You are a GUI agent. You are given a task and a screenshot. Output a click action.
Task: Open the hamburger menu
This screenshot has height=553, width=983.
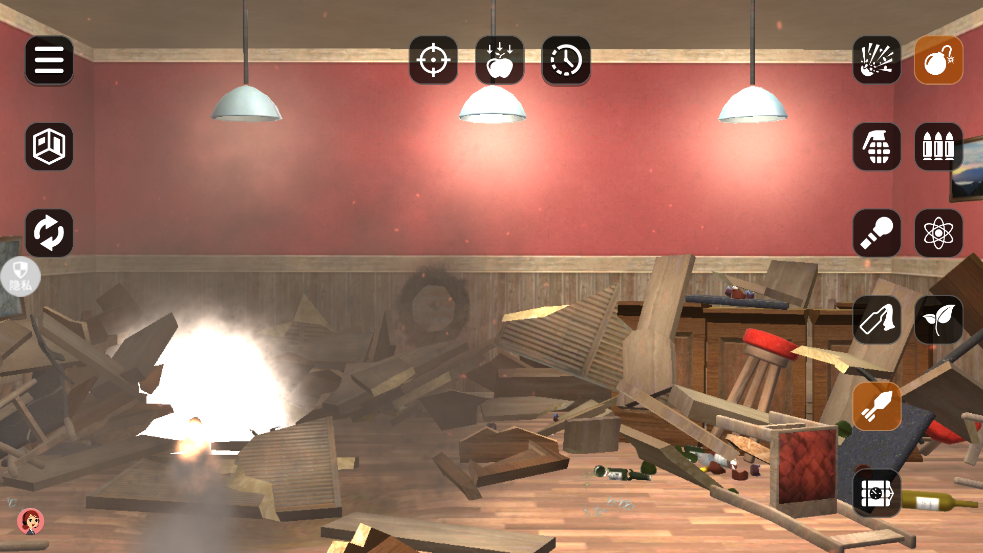(49, 61)
